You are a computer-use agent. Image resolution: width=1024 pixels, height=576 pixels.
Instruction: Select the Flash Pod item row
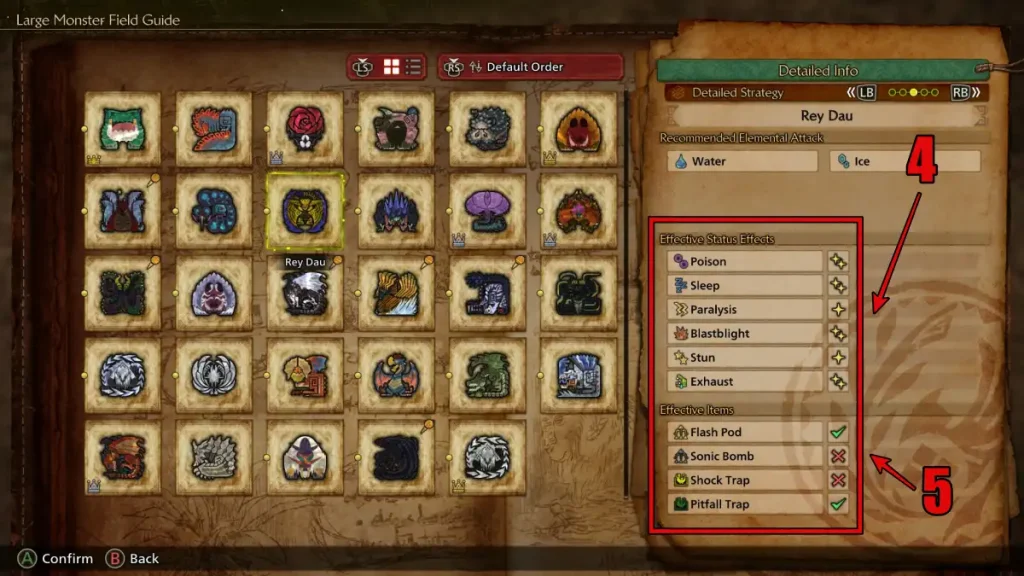pyautogui.click(x=745, y=433)
